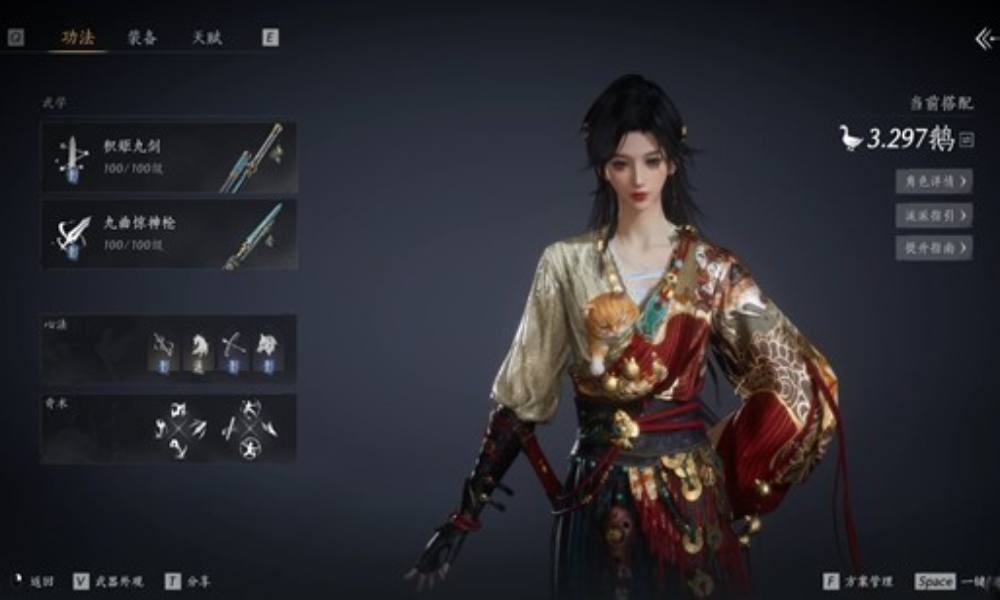Click the small icon beside the goose score

coord(966,140)
